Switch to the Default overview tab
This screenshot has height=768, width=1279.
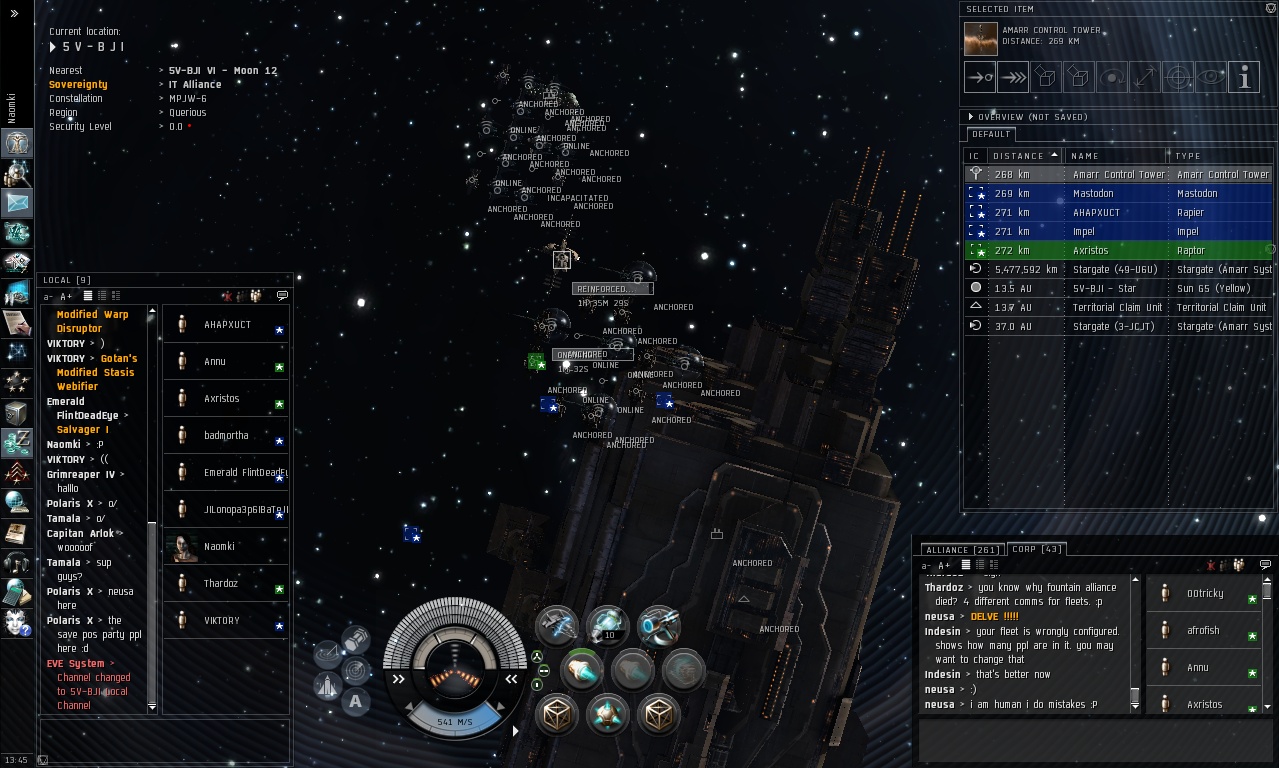(990, 134)
